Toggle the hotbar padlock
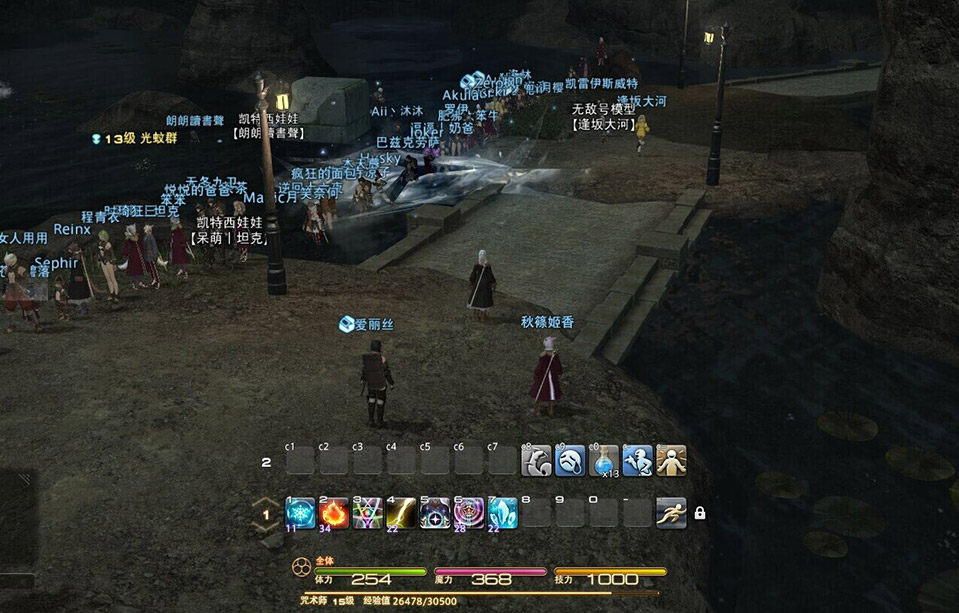This screenshot has width=959, height=613. (x=700, y=513)
